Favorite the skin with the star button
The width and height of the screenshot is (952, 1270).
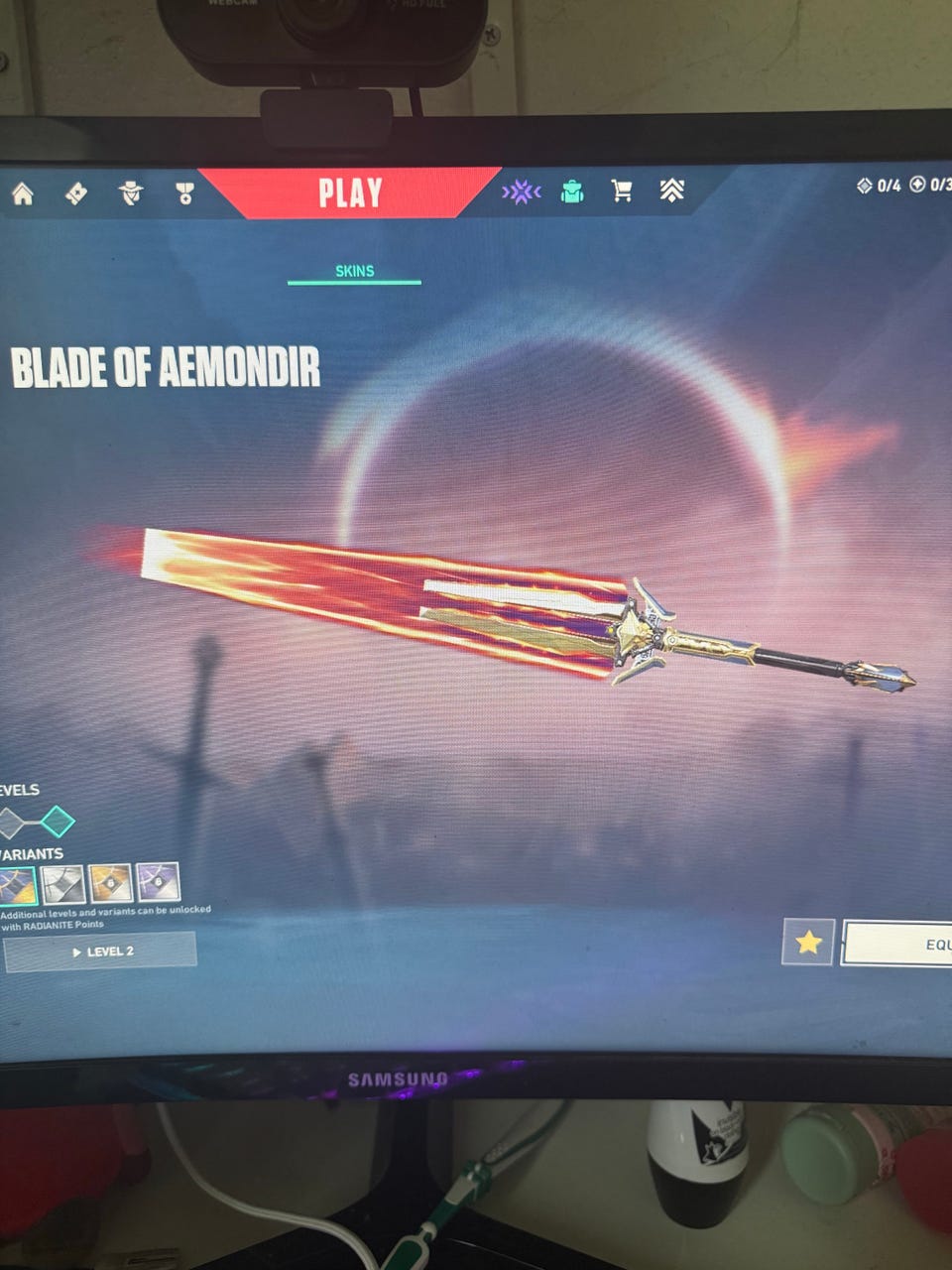click(x=807, y=942)
